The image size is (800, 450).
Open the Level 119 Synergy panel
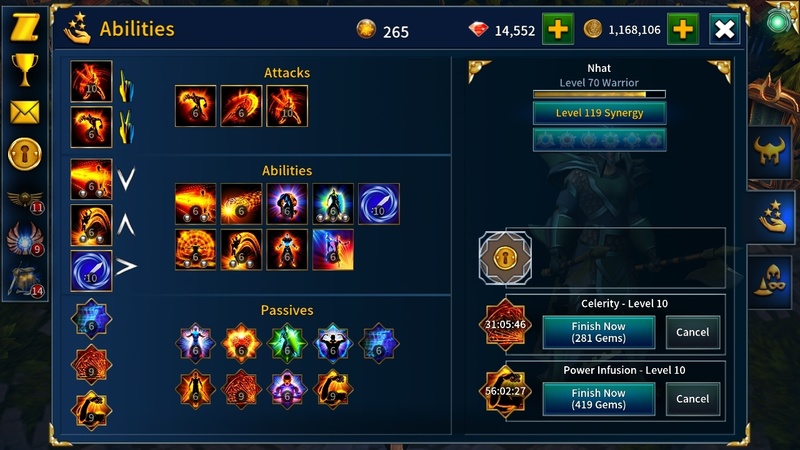pyautogui.click(x=599, y=113)
